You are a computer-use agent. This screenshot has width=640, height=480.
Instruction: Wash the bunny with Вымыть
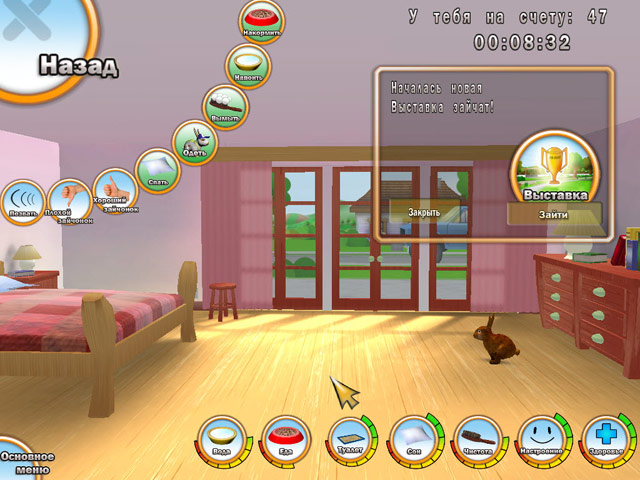pyautogui.click(x=226, y=105)
